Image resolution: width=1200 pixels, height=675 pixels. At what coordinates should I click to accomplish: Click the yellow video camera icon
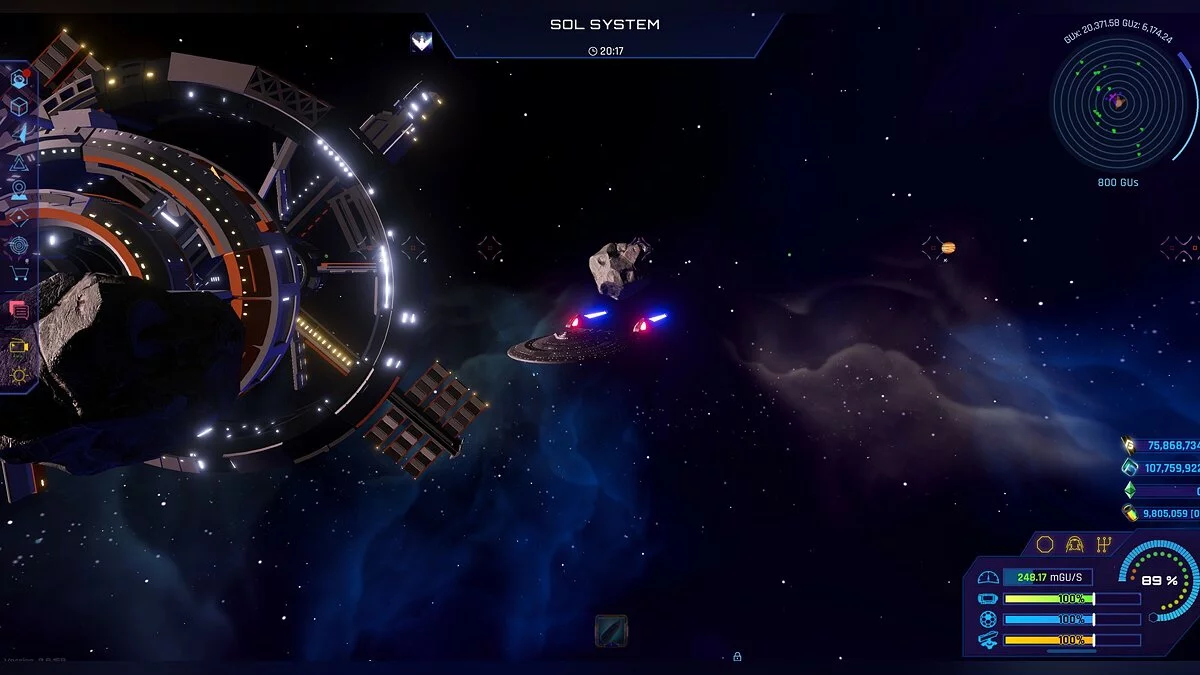pyautogui.click(x=18, y=346)
